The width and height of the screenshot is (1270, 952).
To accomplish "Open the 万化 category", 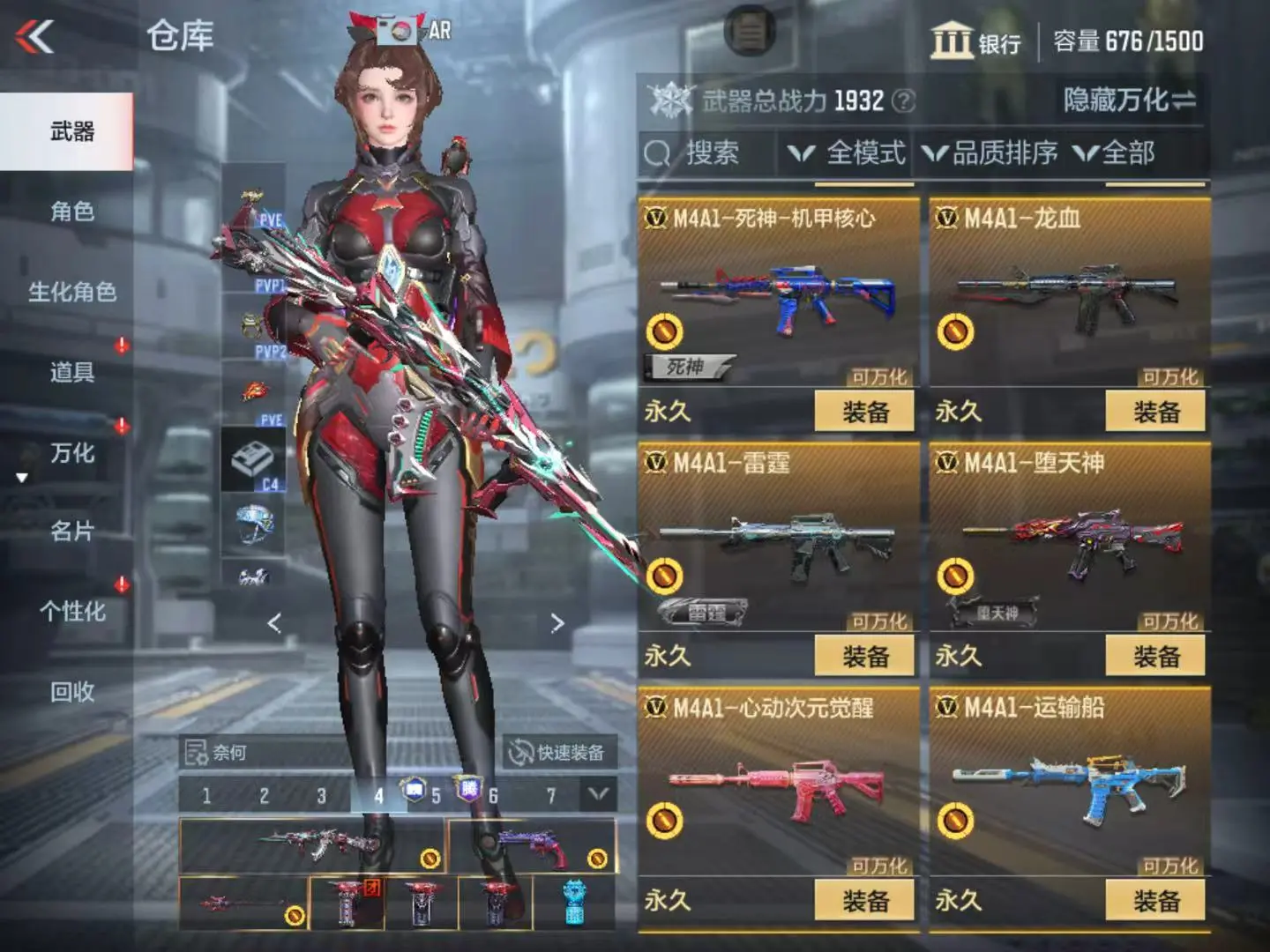I will [x=71, y=453].
